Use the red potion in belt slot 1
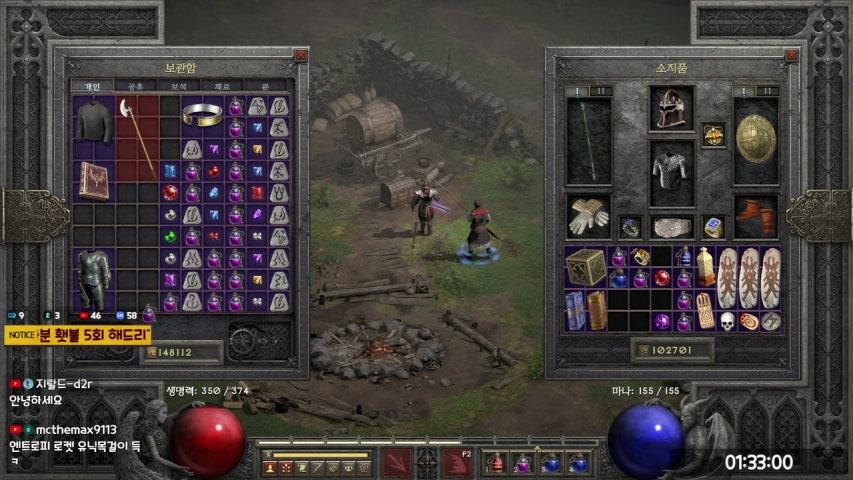The height and width of the screenshot is (480, 853). click(497, 462)
